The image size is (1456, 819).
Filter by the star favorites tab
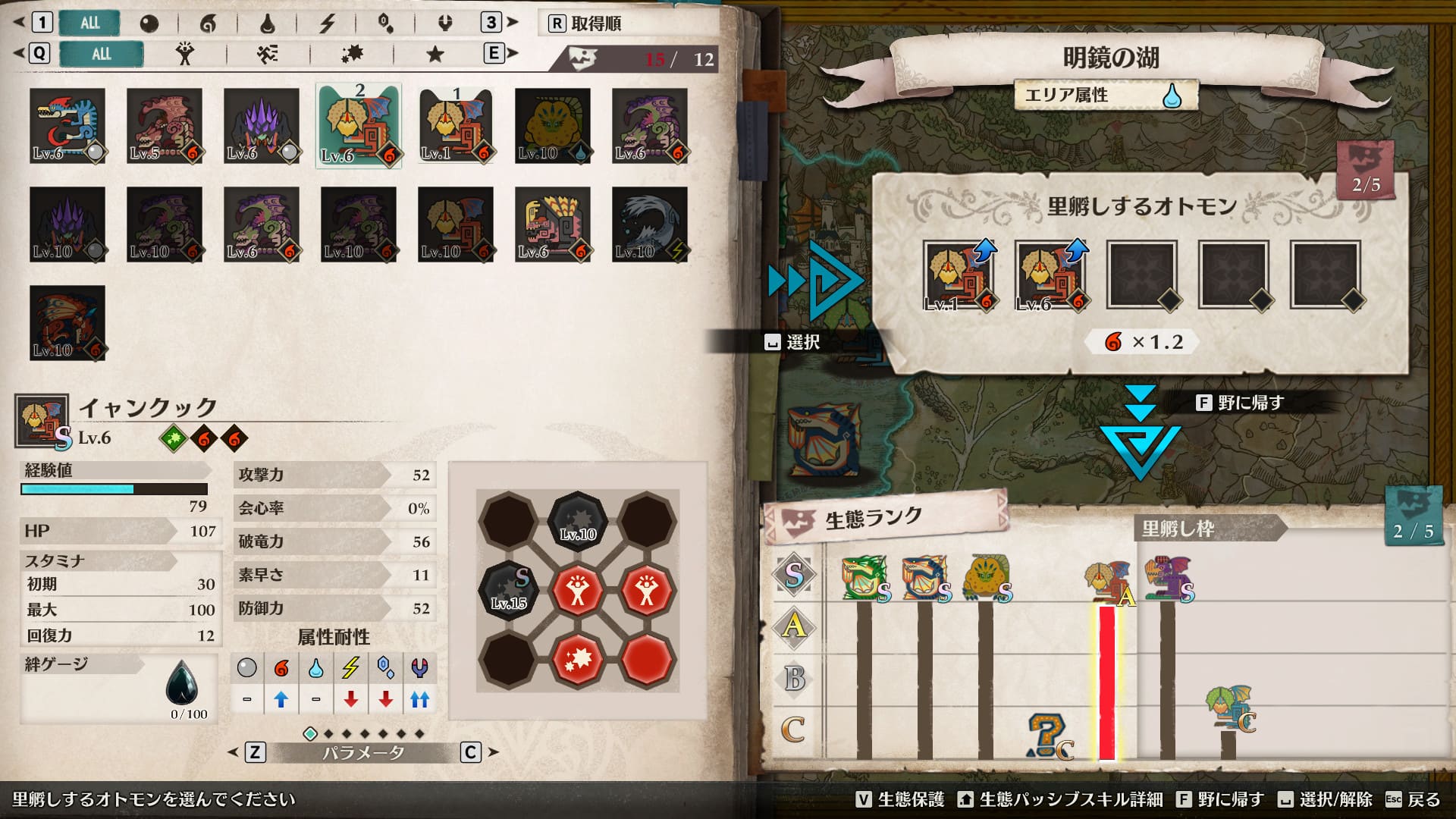pyautogui.click(x=435, y=54)
